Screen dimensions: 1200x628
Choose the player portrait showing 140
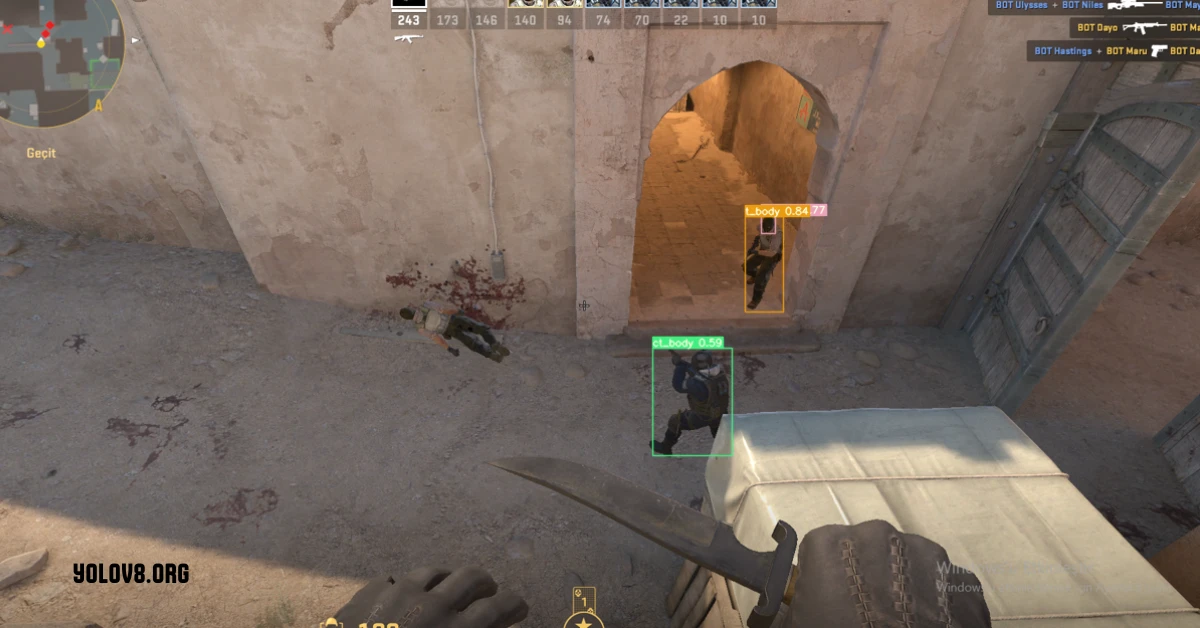(525, 14)
